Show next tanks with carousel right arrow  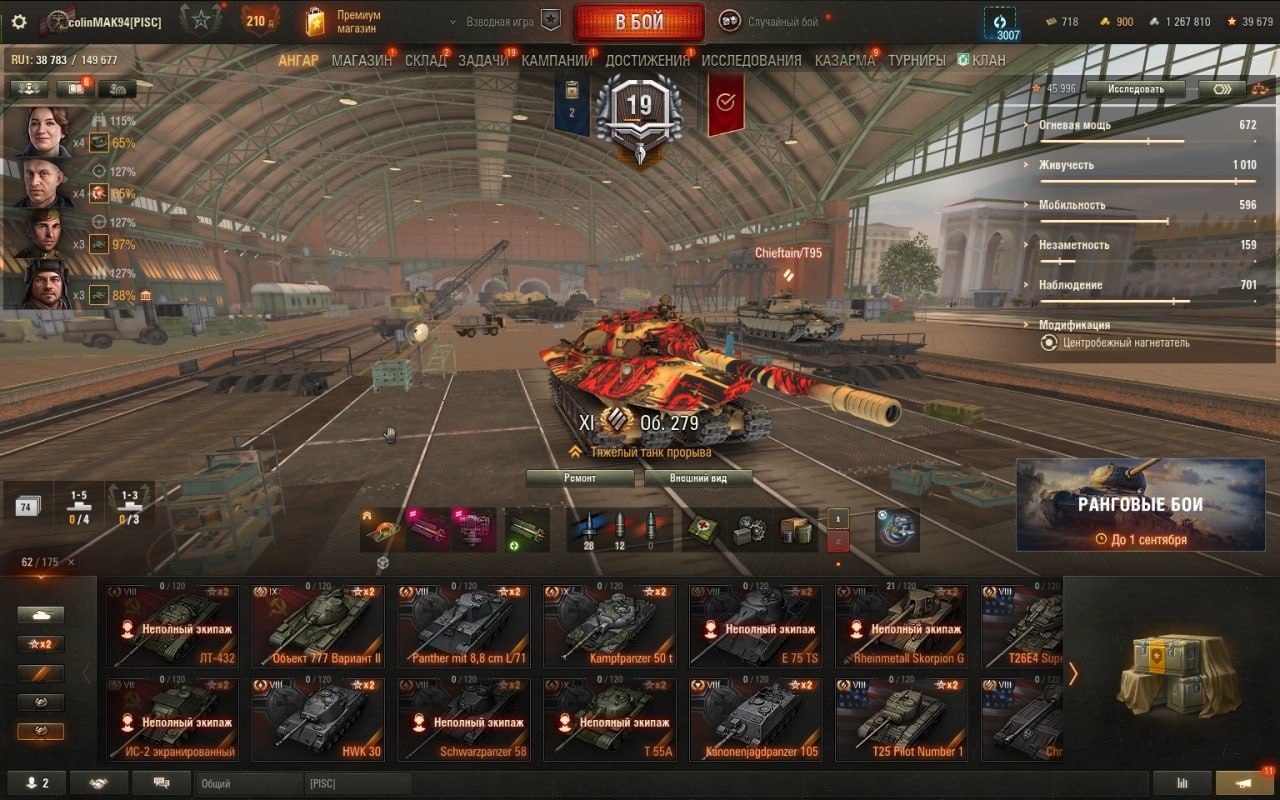[1073, 674]
